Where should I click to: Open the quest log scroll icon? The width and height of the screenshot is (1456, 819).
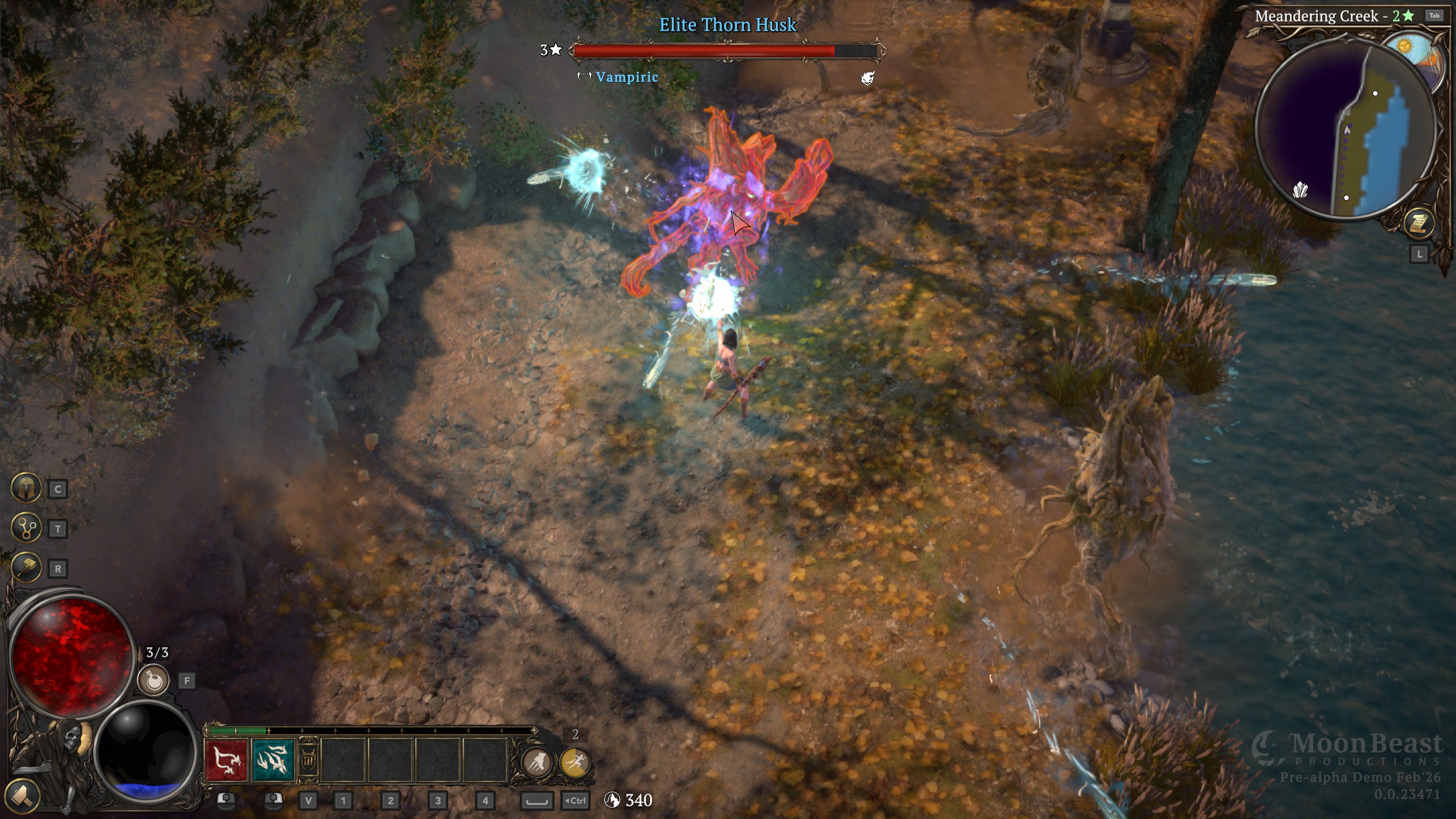click(1418, 224)
